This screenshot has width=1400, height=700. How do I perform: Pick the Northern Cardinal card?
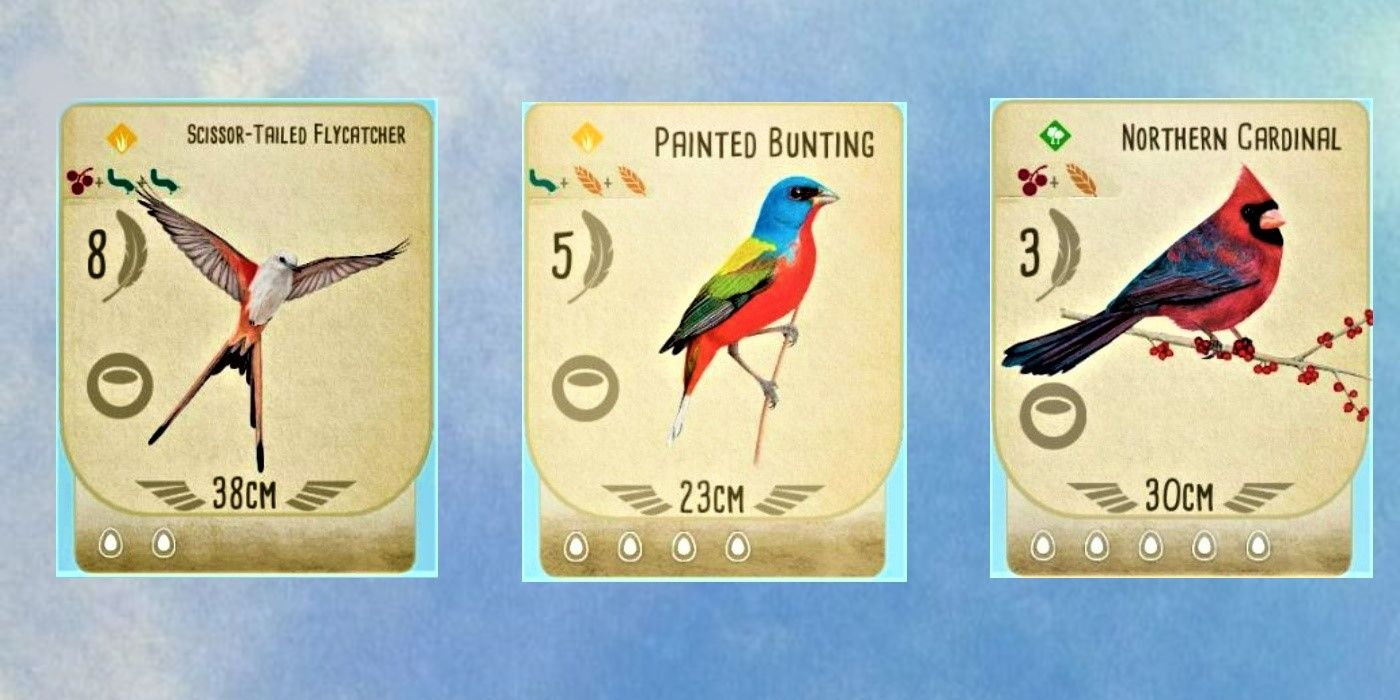[x=1180, y=338]
